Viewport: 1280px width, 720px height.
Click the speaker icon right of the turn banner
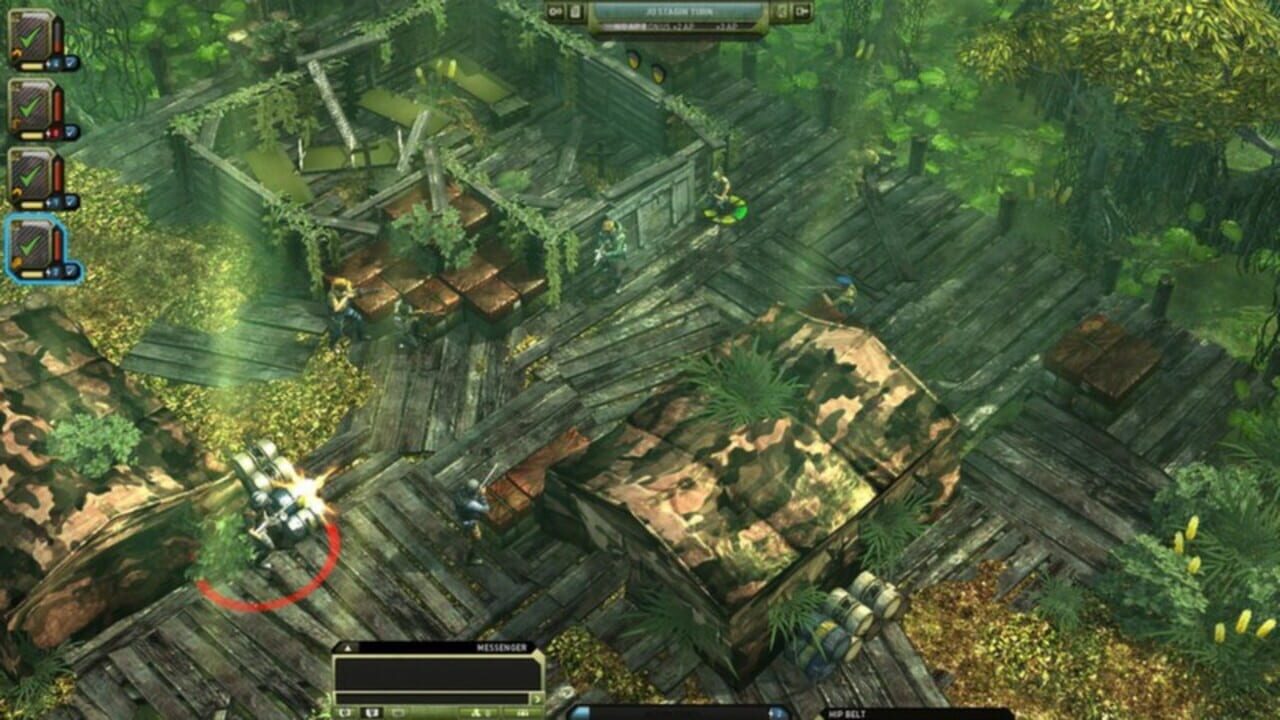click(x=781, y=12)
